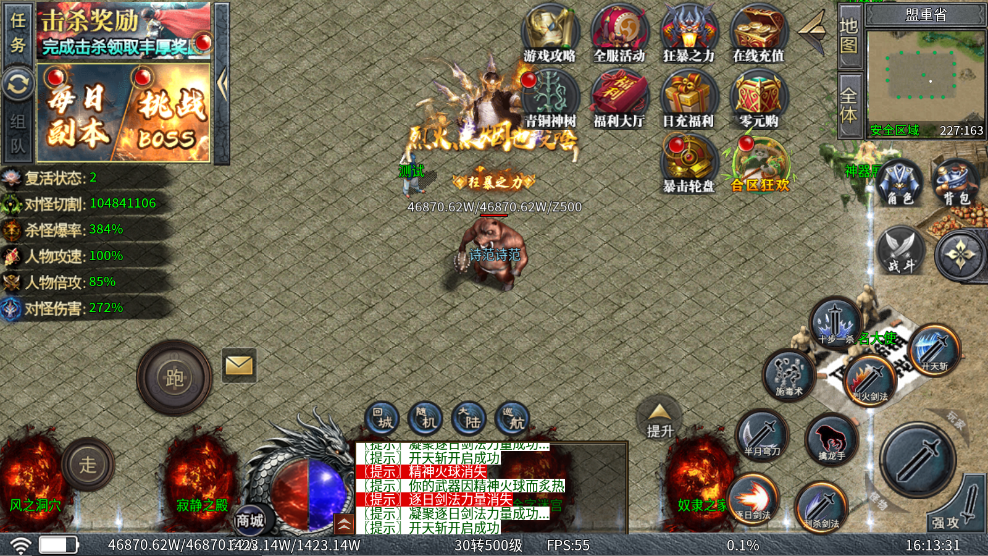Open the 在线充值 recharge chest

758,31
